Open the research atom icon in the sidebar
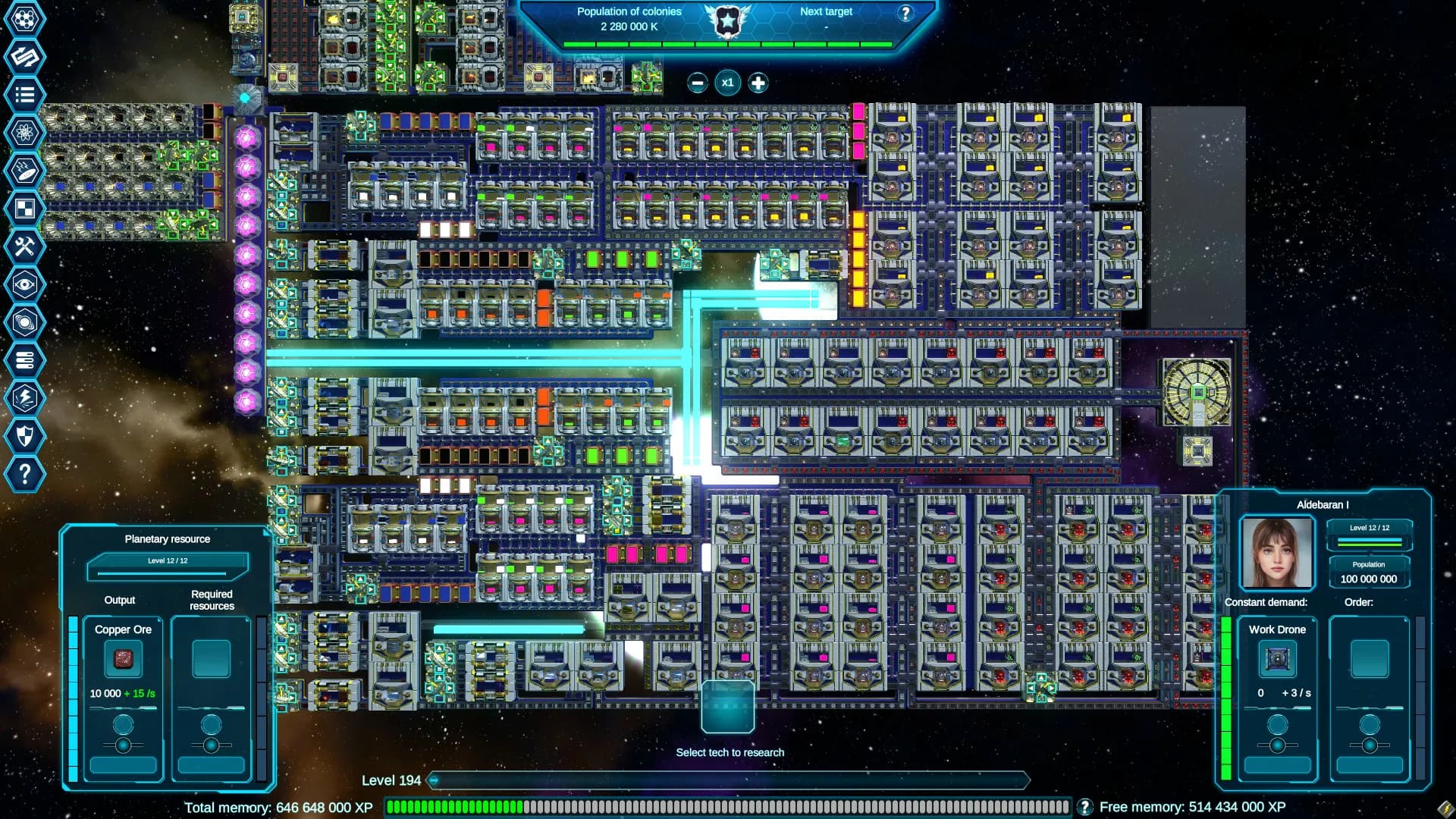This screenshot has height=819, width=1456. tap(25, 133)
